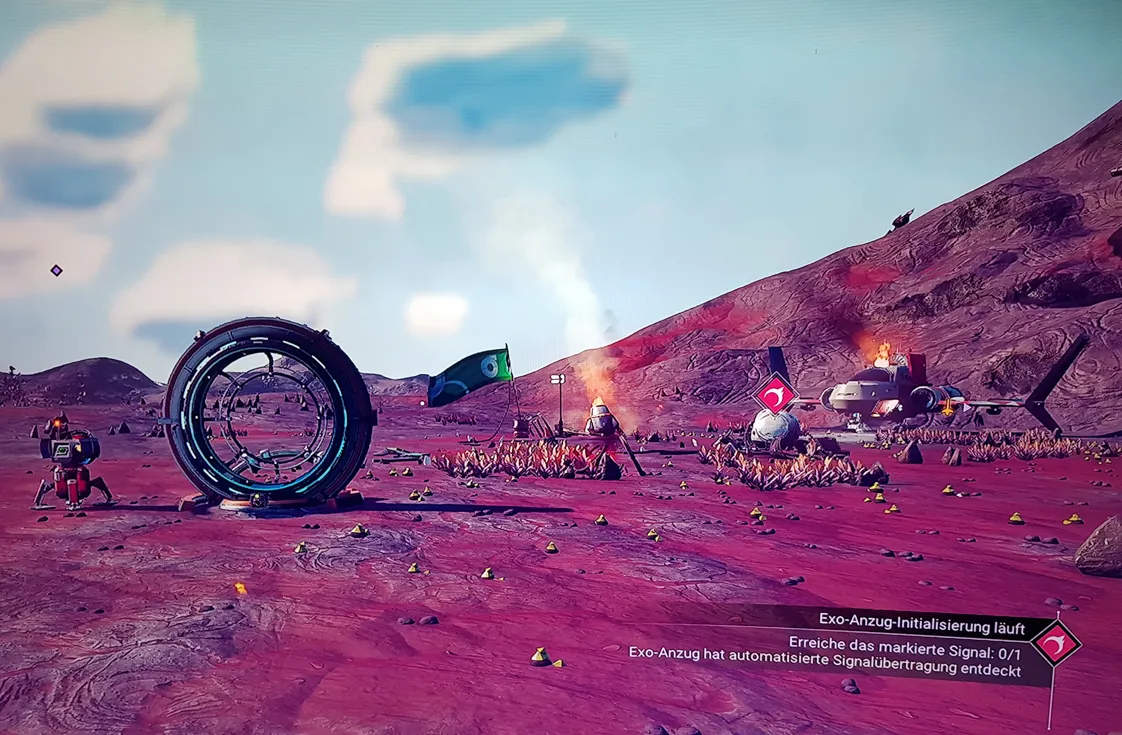This screenshot has height=735, width=1122.
Task: Select the red mission icon beside the objective text
Action: [x=1056, y=643]
